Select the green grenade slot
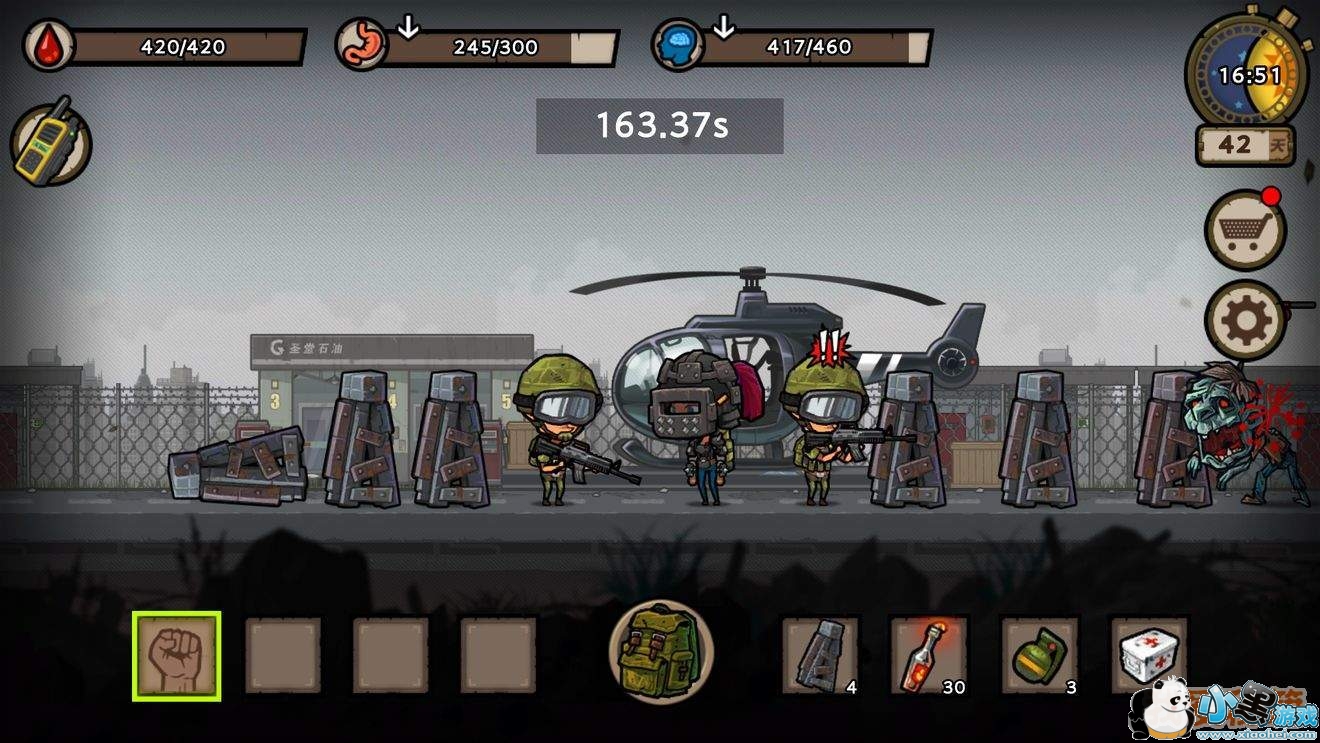 click(x=1039, y=655)
